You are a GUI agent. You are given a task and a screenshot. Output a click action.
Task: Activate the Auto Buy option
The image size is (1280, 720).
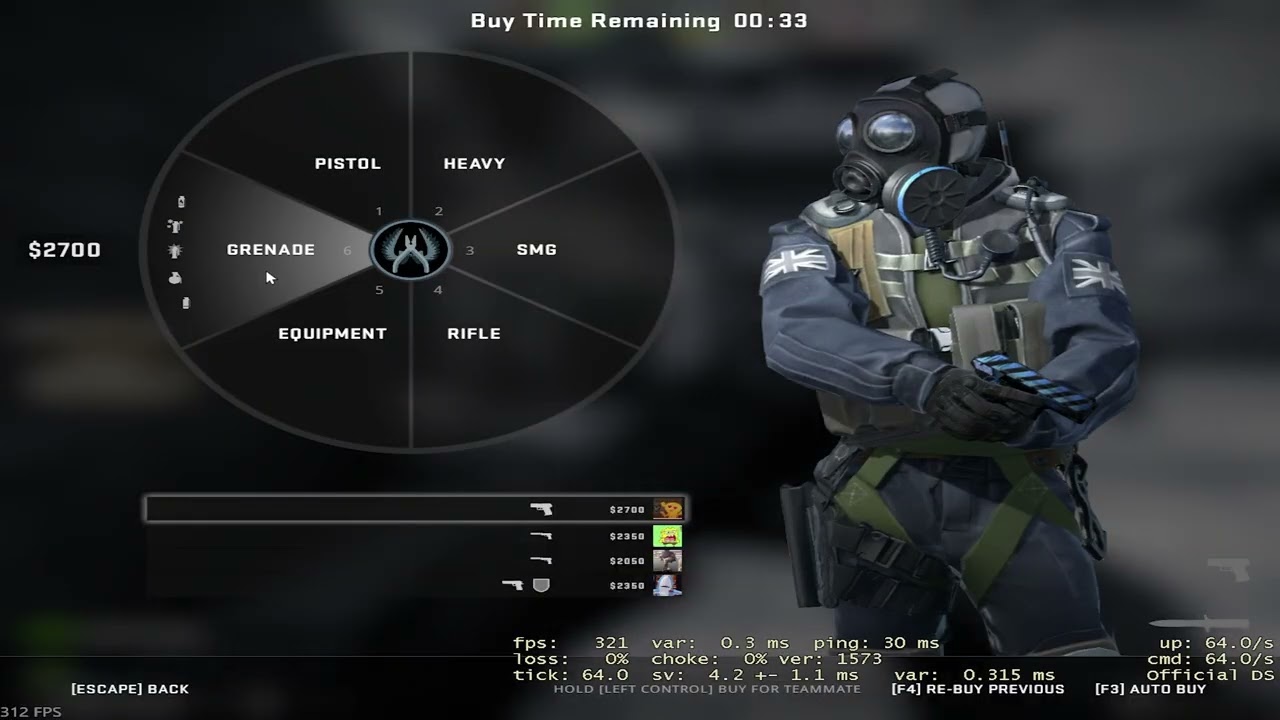(x=1150, y=689)
